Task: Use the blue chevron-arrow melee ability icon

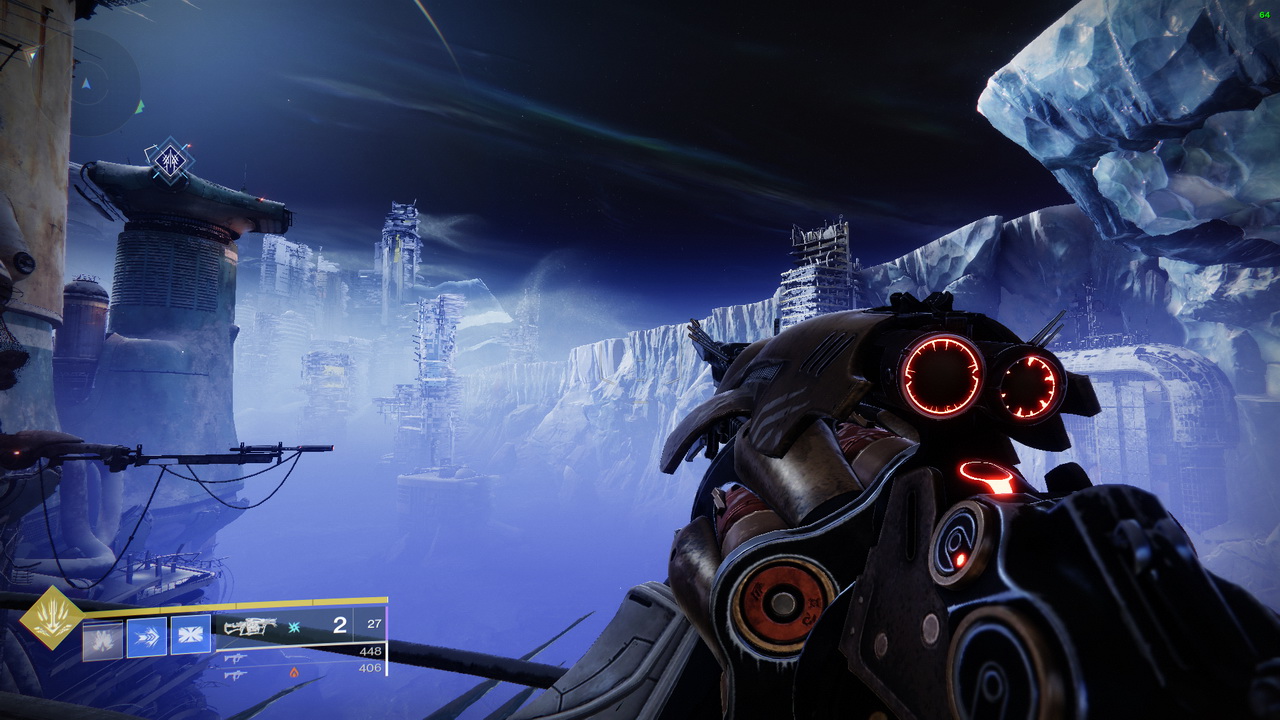Action: coord(146,637)
